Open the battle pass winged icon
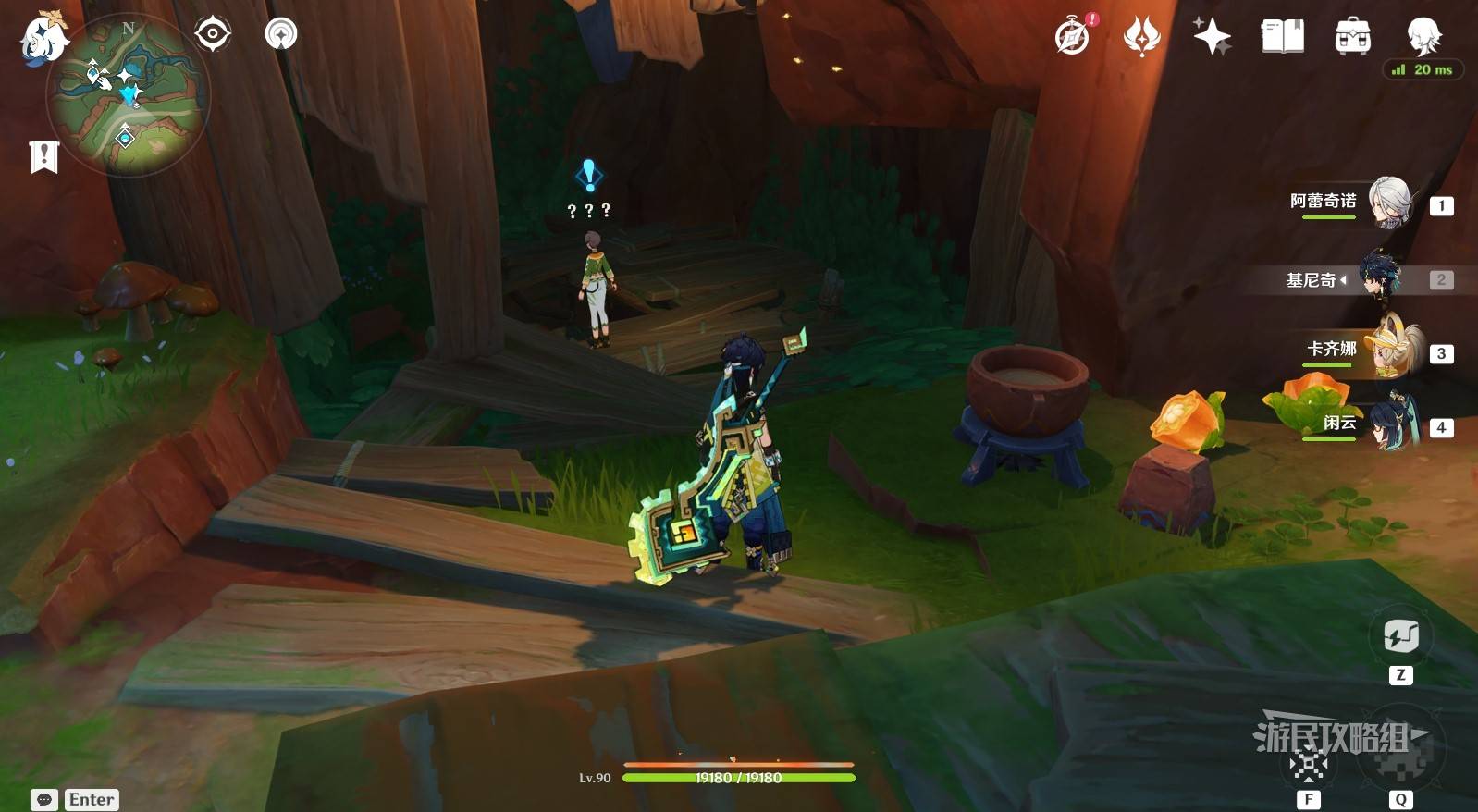Viewport: 1478px width, 812px height. click(1141, 37)
